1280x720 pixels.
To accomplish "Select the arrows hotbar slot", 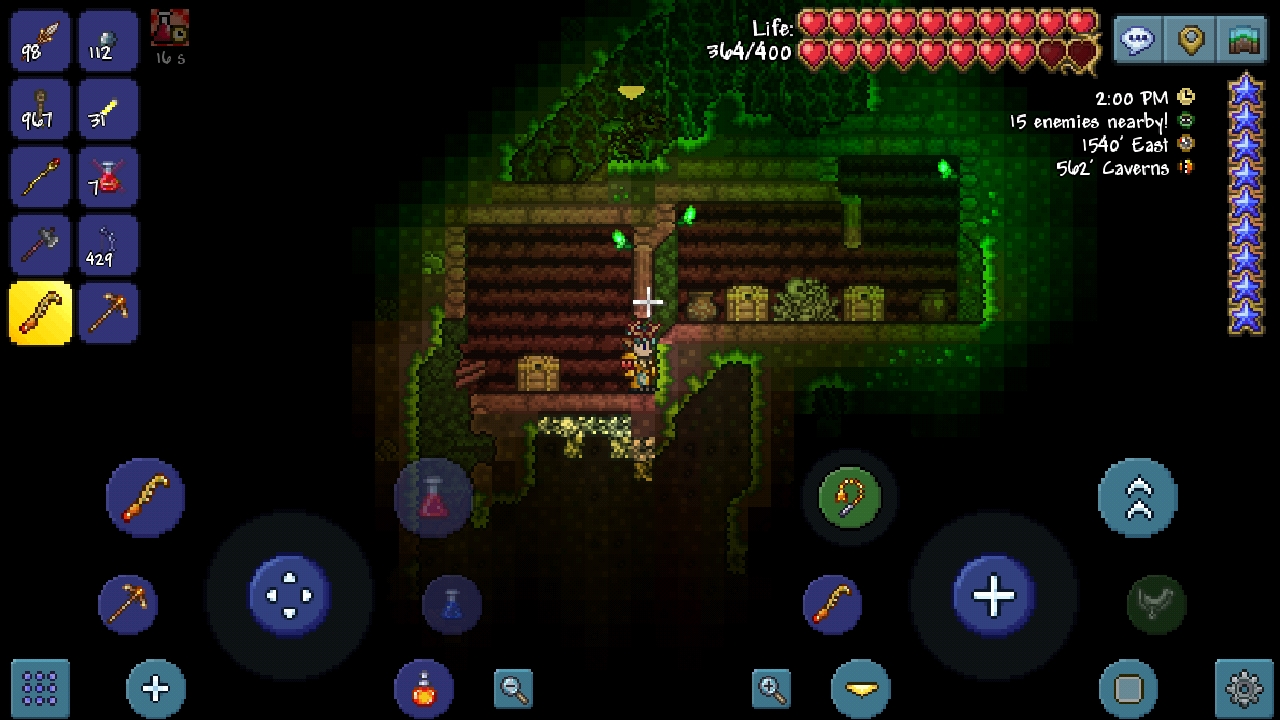I will tap(108, 244).
